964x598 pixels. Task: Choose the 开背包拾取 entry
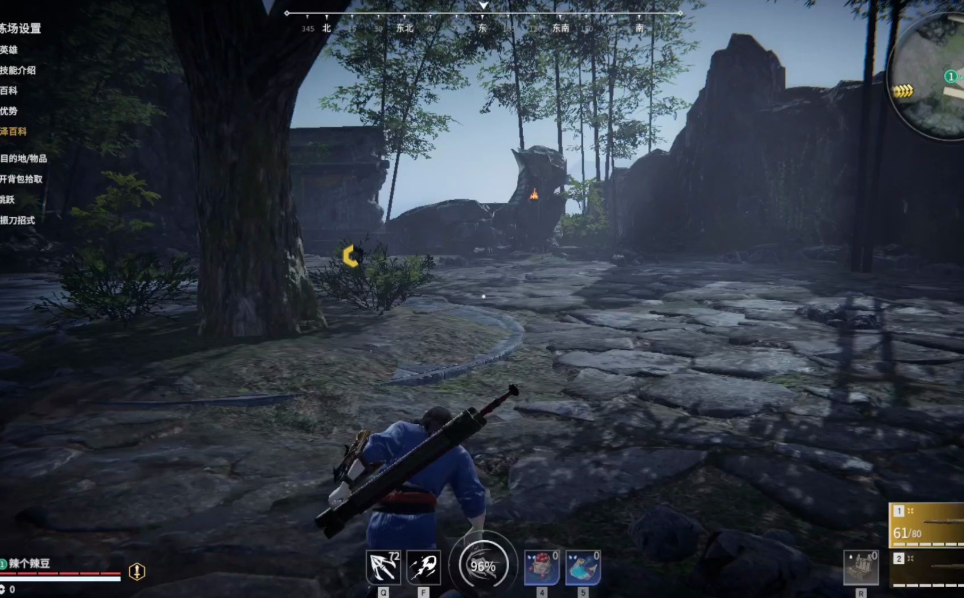point(21,179)
